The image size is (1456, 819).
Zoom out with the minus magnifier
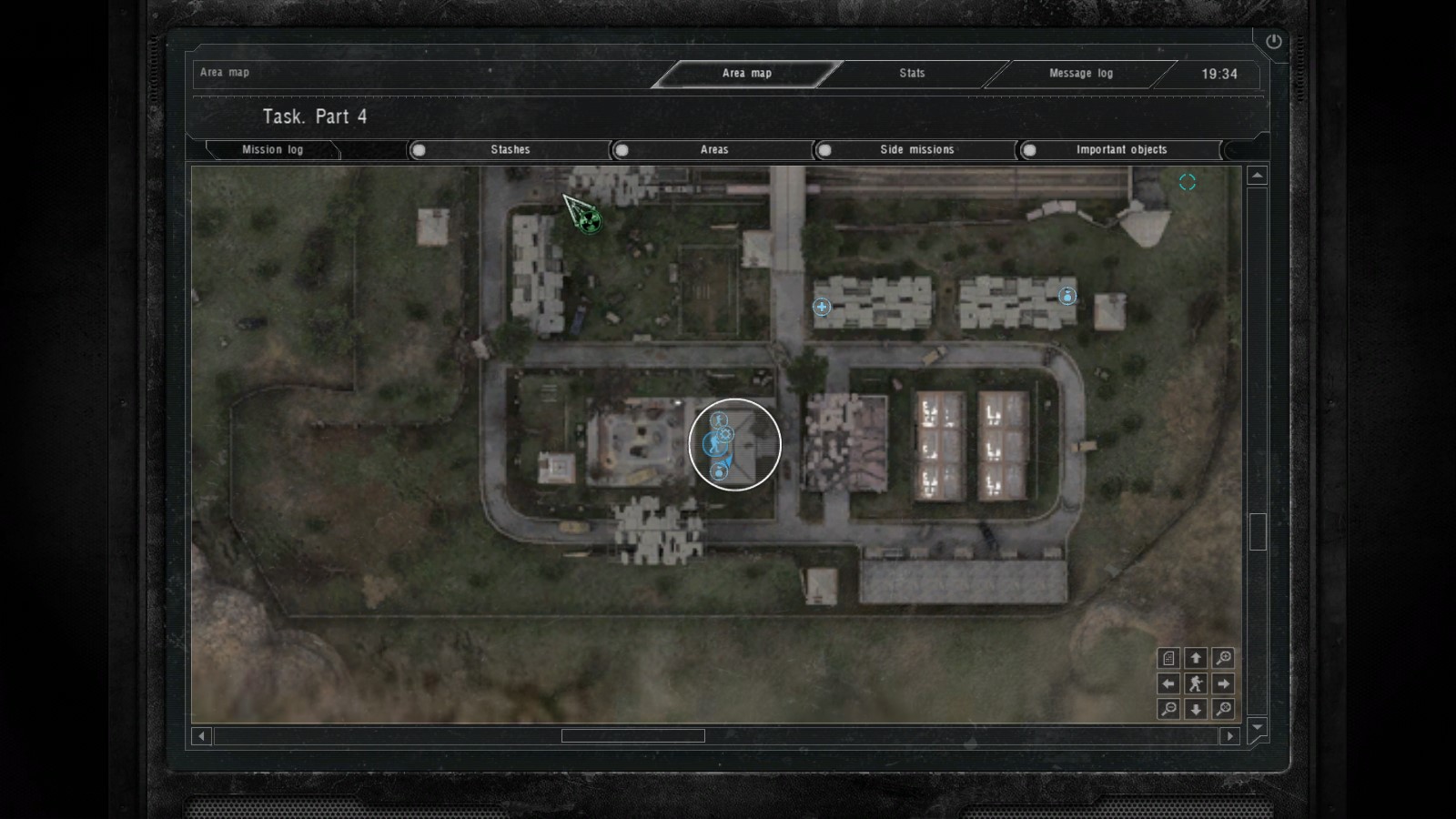point(1168,709)
